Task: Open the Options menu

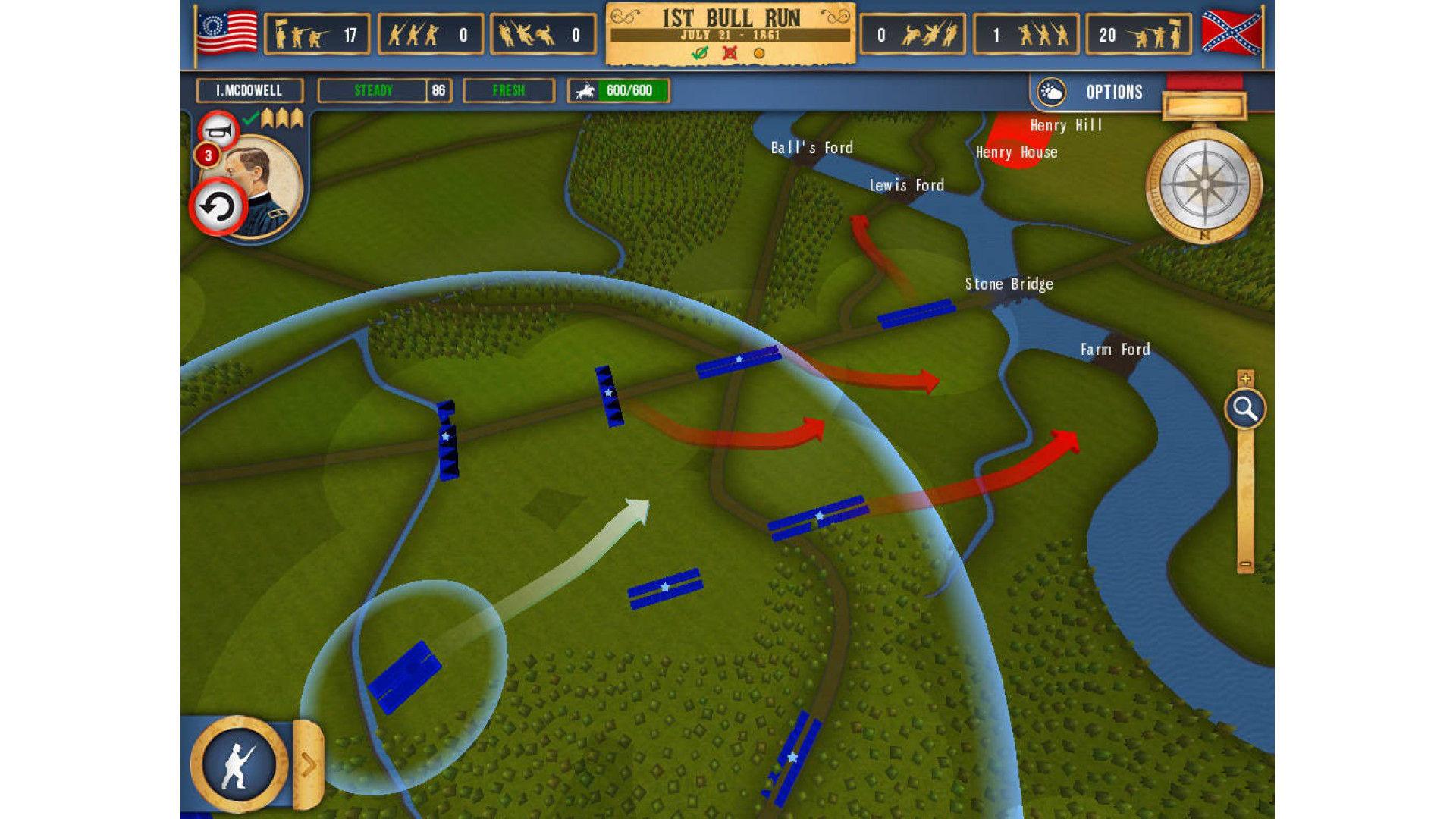Action: pyautogui.click(x=1113, y=93)
